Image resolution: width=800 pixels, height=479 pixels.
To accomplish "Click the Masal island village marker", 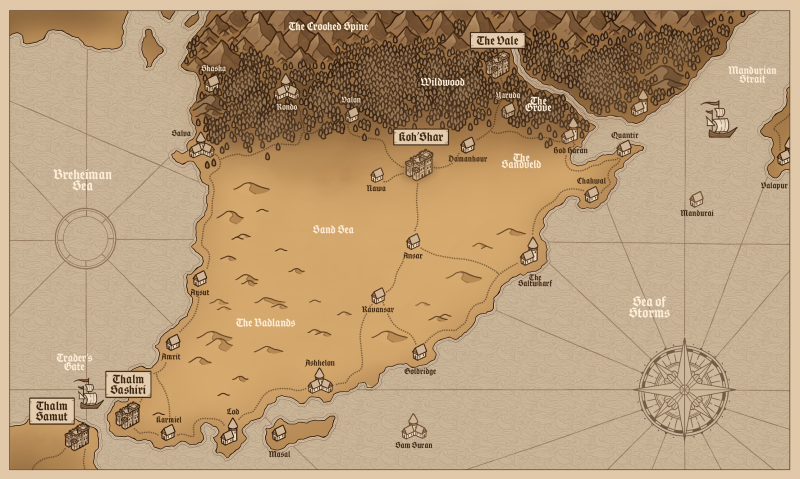I will (279, 434).
